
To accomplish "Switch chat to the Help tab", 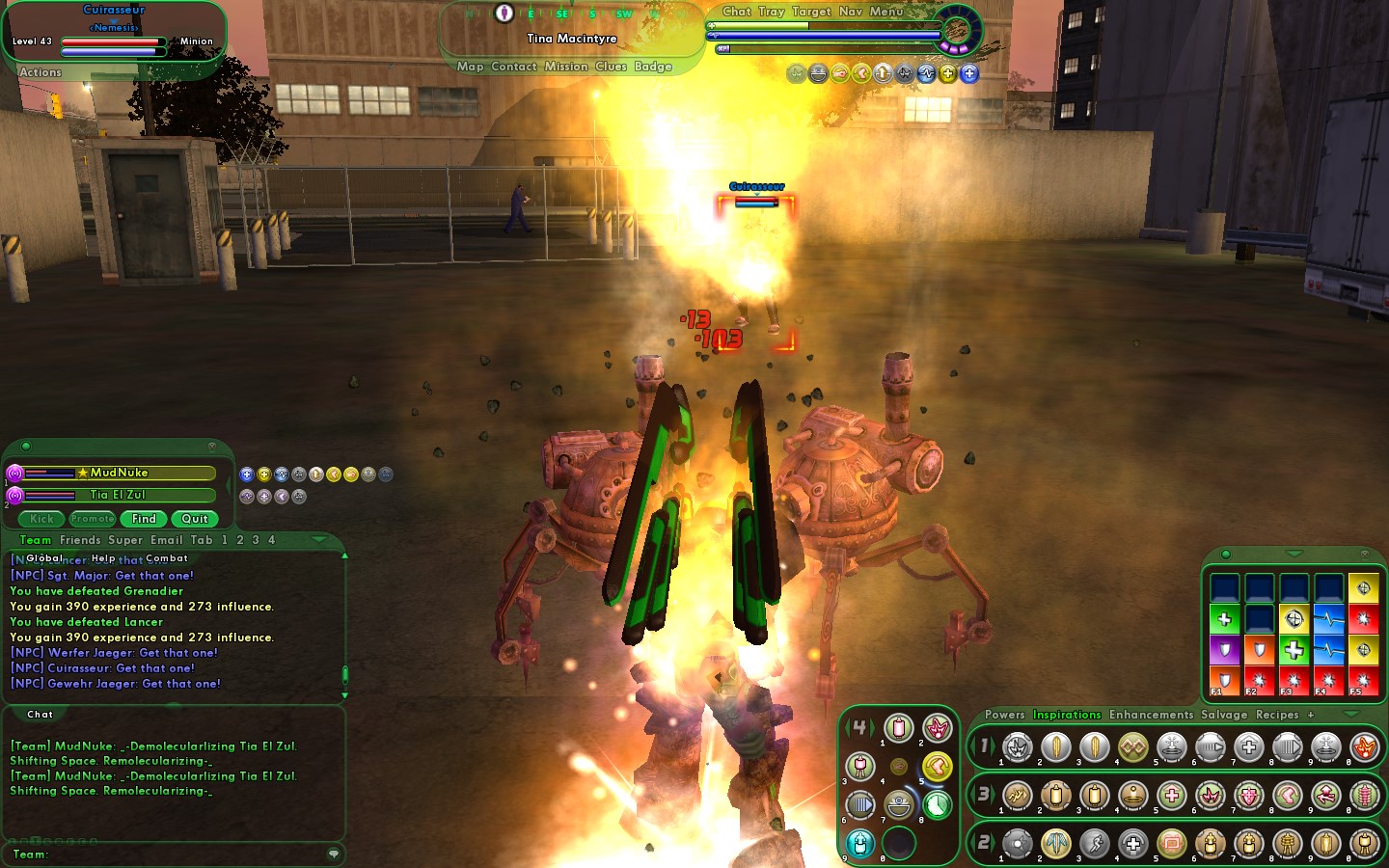I will 103,558.
